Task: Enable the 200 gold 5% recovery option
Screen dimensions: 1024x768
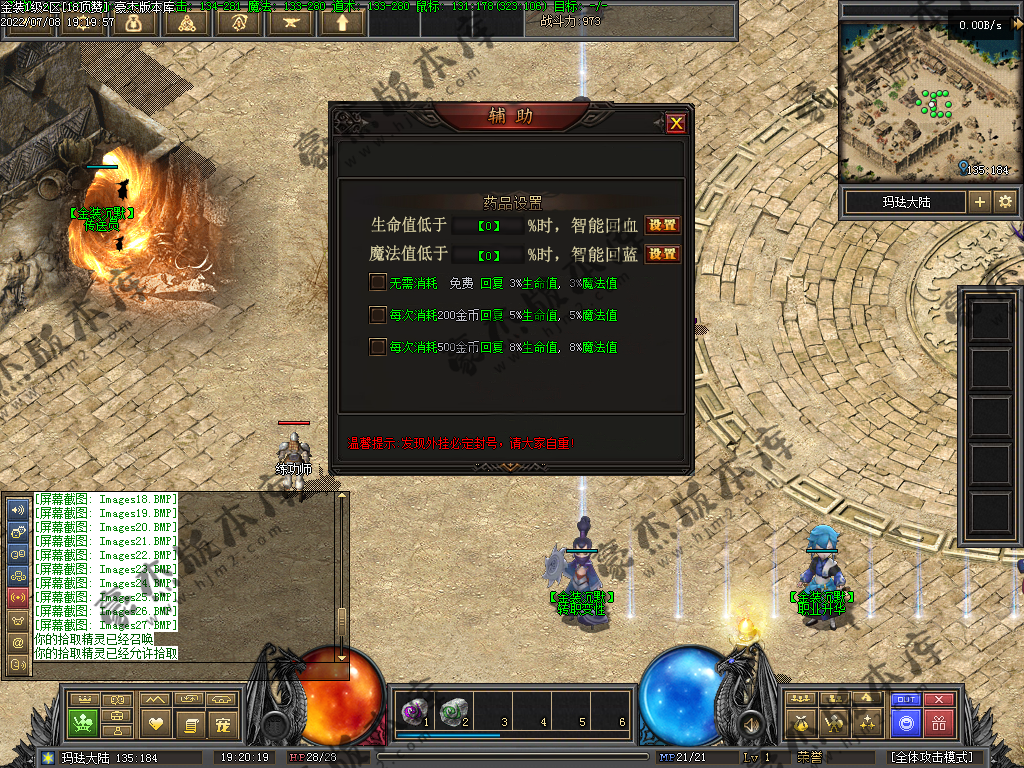Action: 378,315
